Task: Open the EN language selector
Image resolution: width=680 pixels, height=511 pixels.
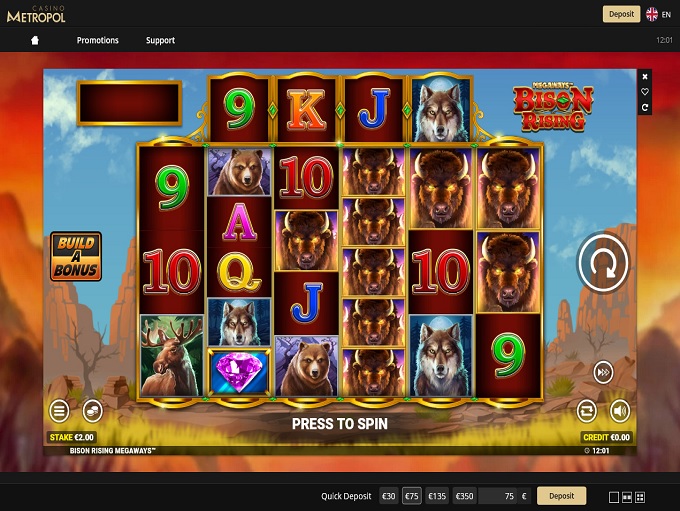Action: coord(659,14)
